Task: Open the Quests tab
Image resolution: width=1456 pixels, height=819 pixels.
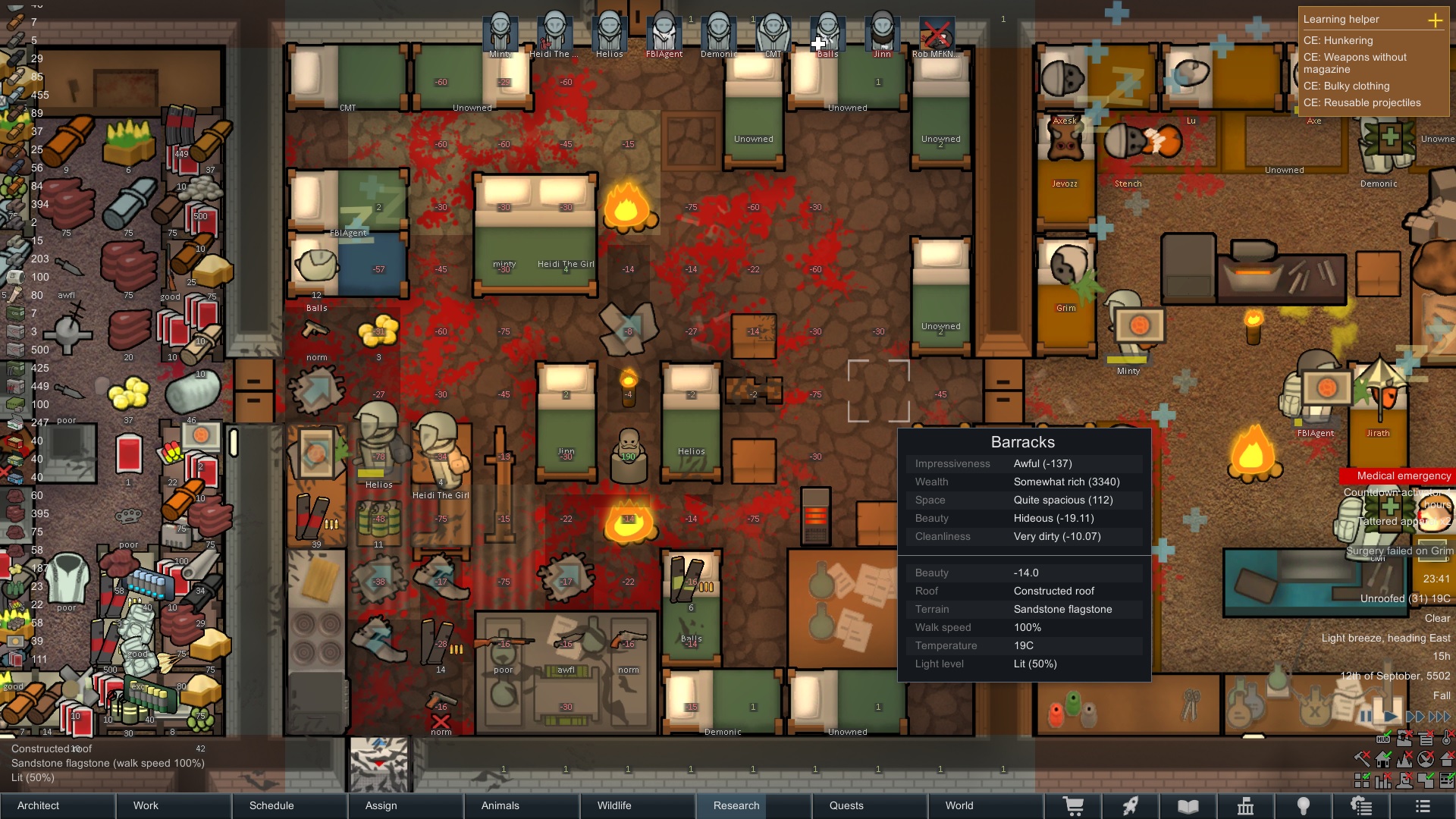Action: (870, 805)
